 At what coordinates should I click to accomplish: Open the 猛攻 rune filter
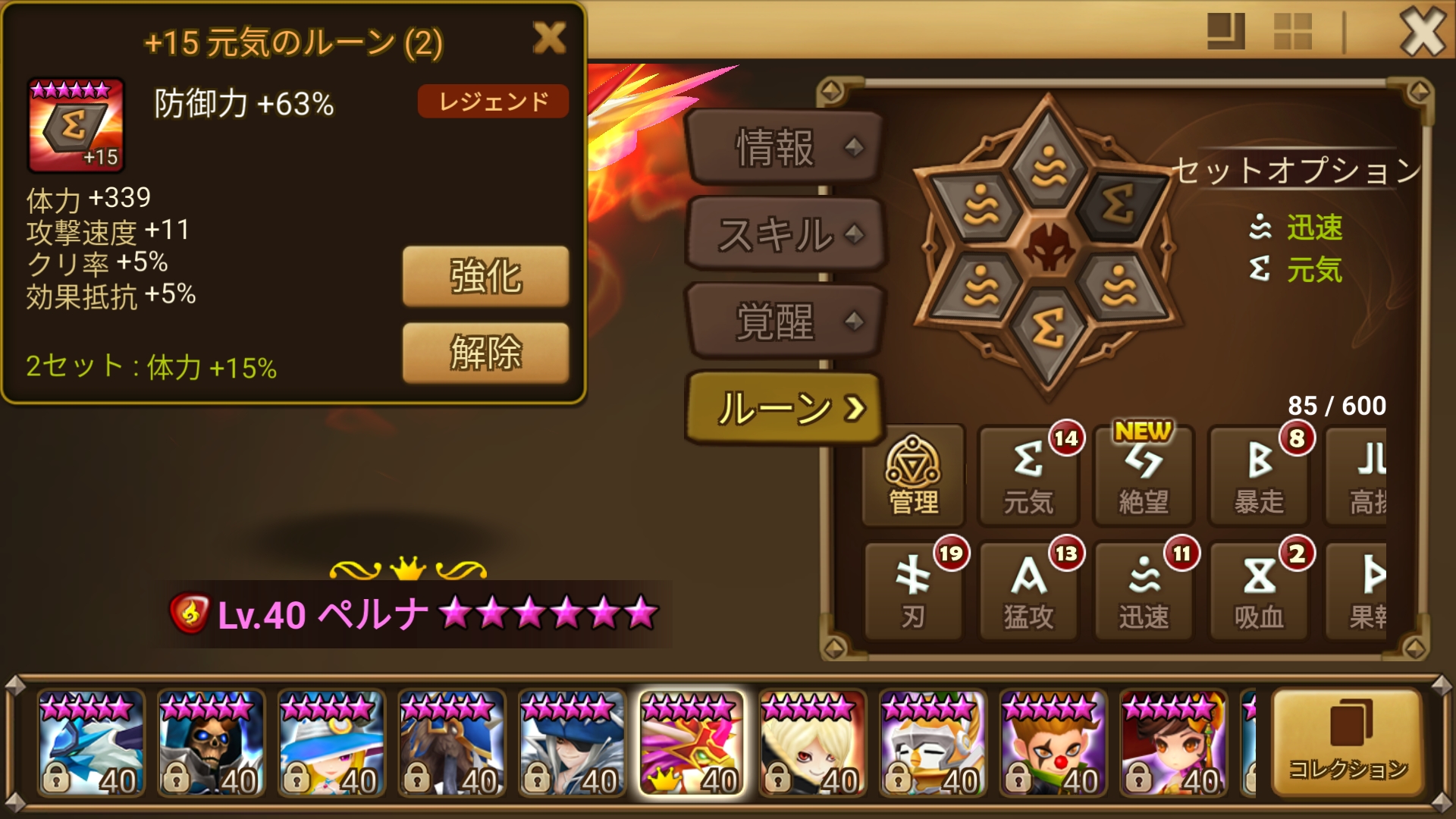click(x=1029, y=591)
